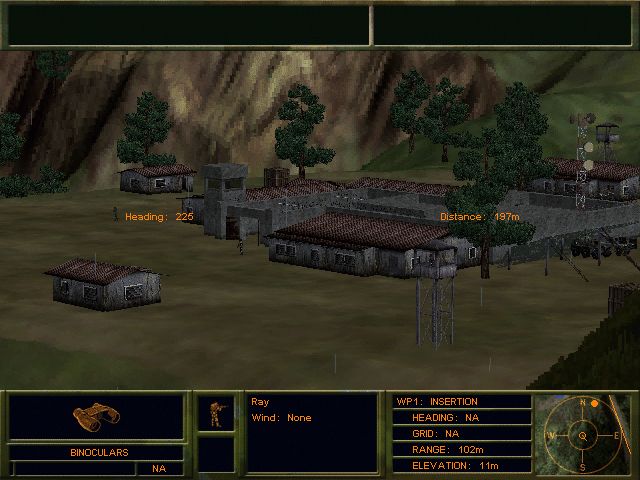Open the compass minimap
This screenshot has height=480, width=640.
(583, 434)
